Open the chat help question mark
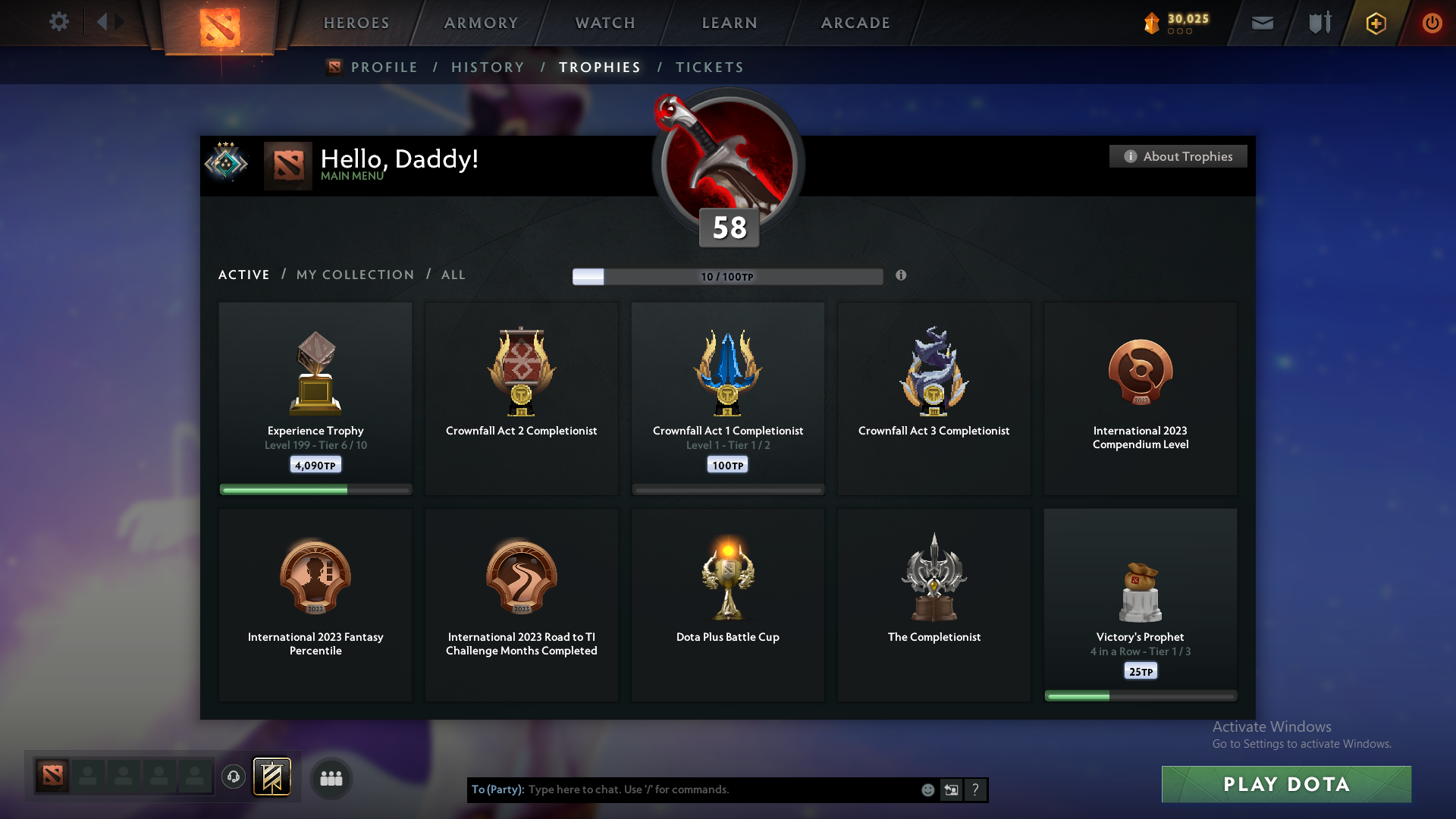 tap(975, 789)
